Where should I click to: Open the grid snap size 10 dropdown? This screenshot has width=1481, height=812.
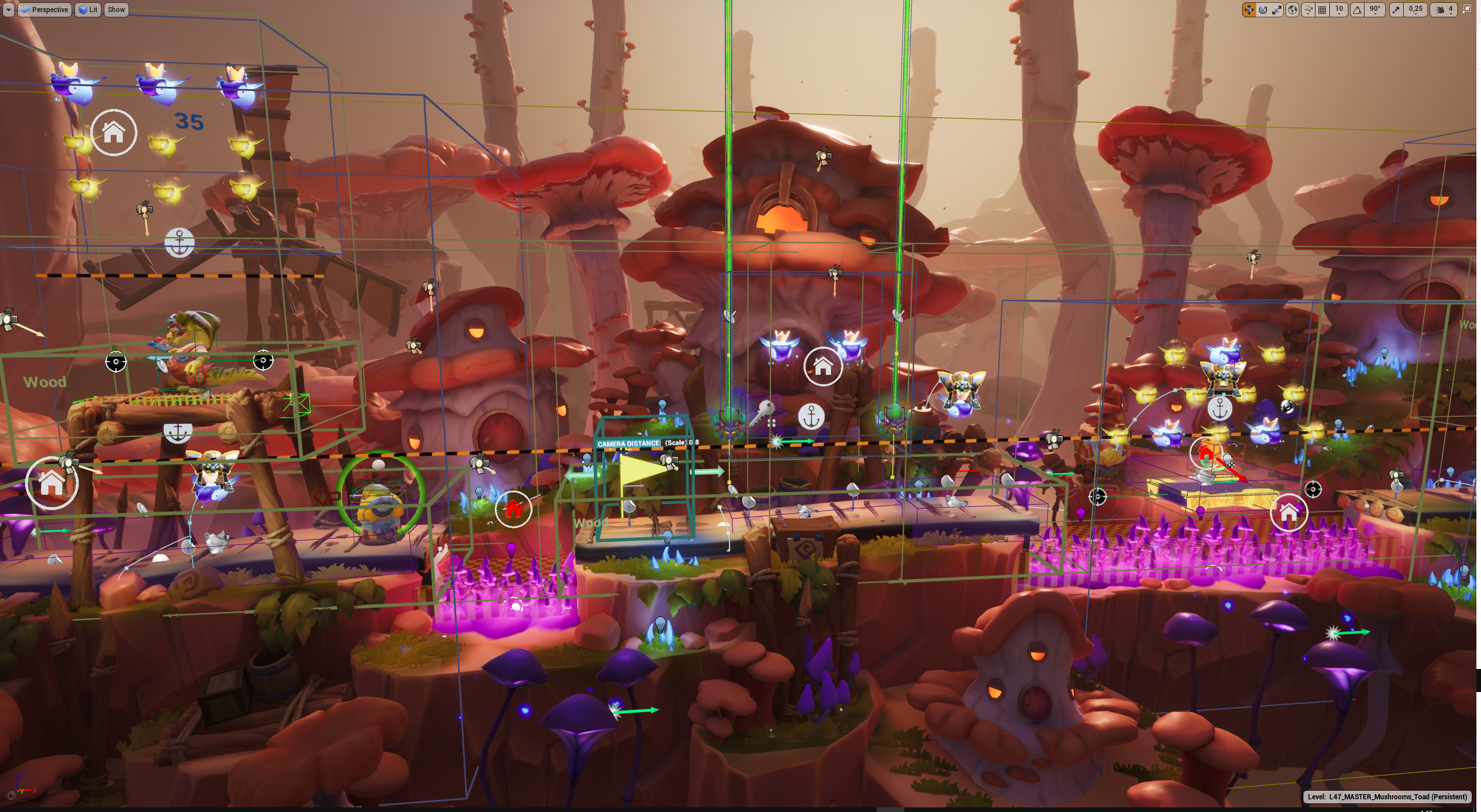(1339, 10)
